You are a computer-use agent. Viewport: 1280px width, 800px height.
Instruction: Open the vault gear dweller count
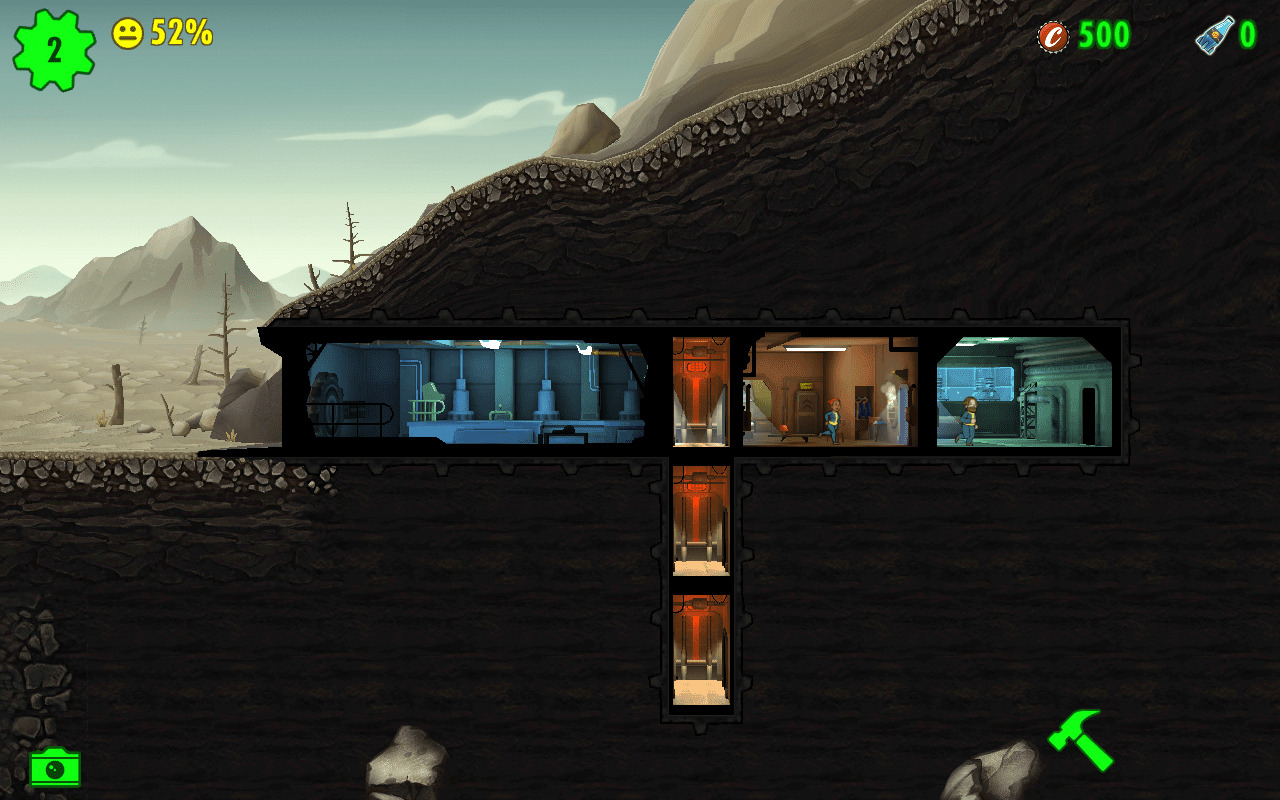[54, 50]
